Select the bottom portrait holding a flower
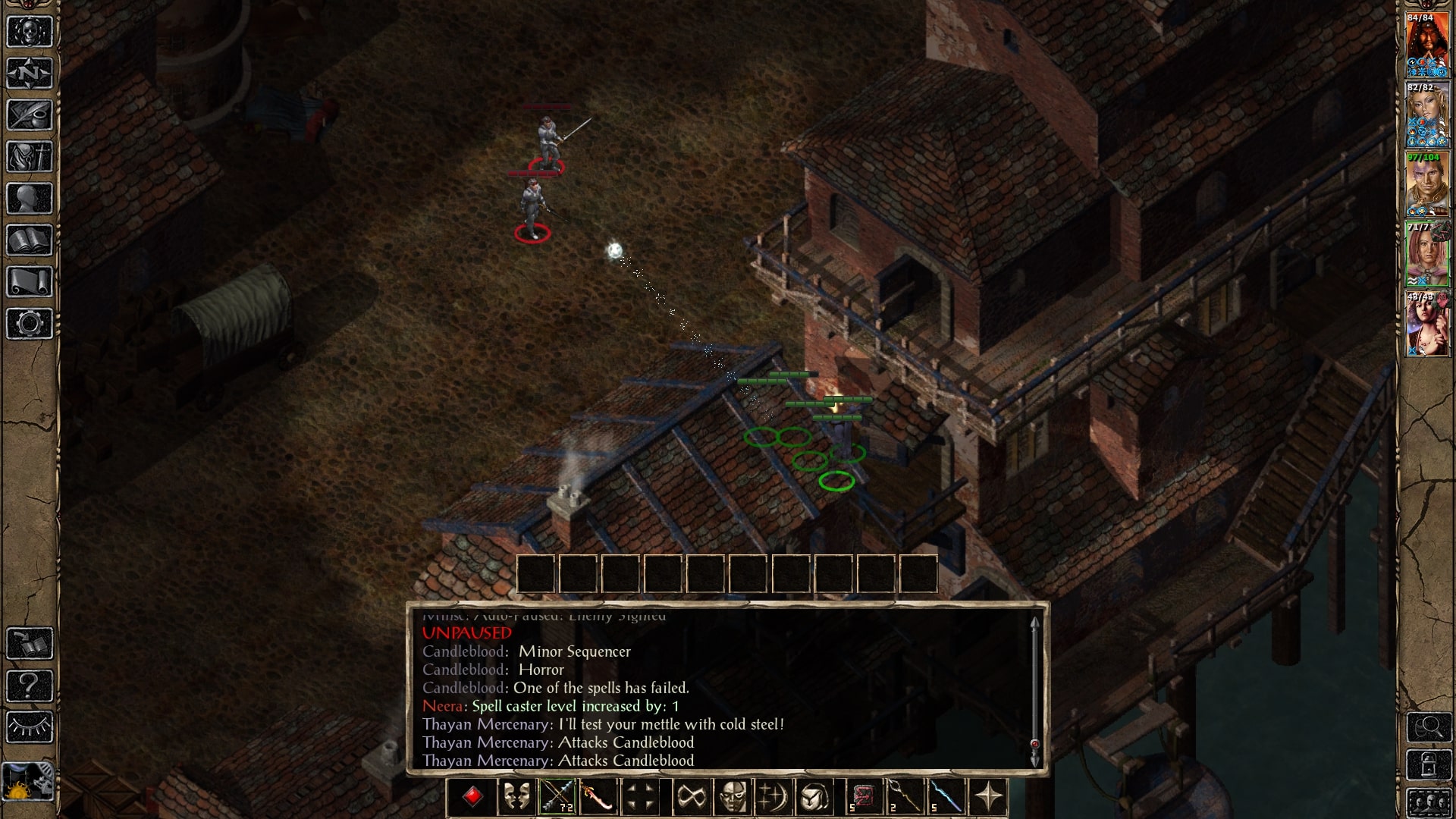The width and height of the screenshot is (1456, 819). click(1427, 325)
